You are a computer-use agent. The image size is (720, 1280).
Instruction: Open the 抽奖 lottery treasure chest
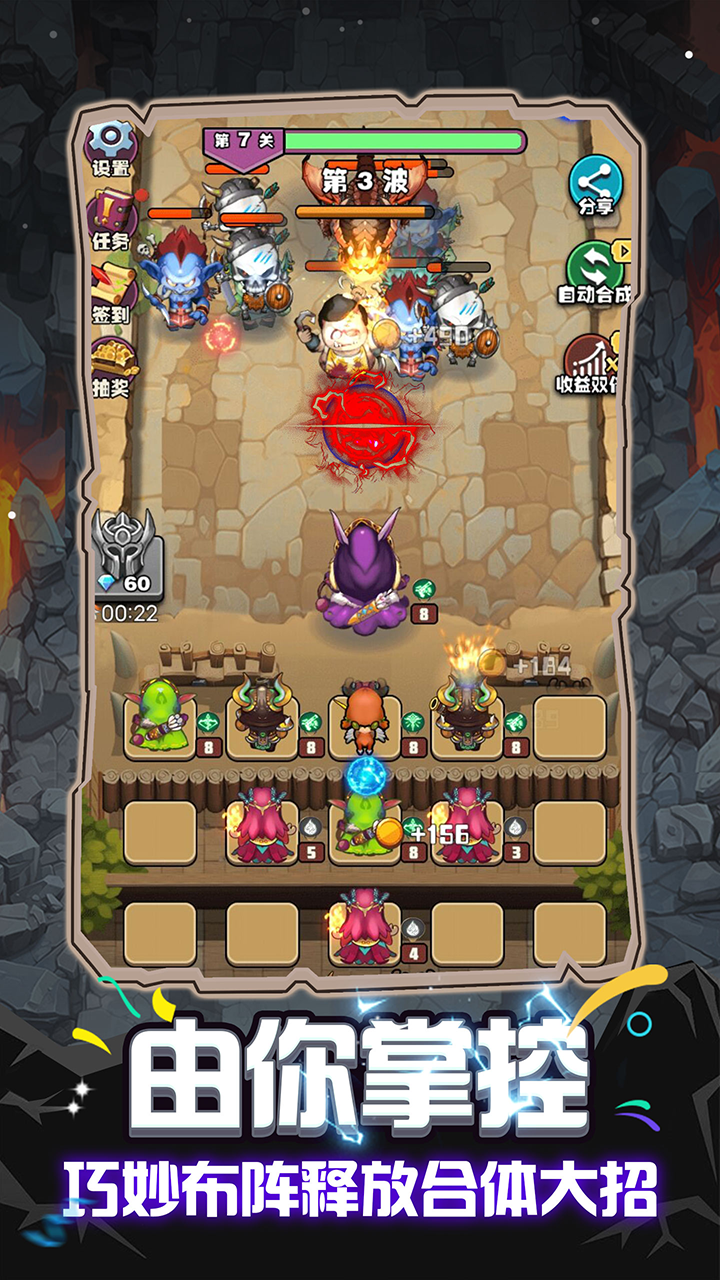click(111, 365)
